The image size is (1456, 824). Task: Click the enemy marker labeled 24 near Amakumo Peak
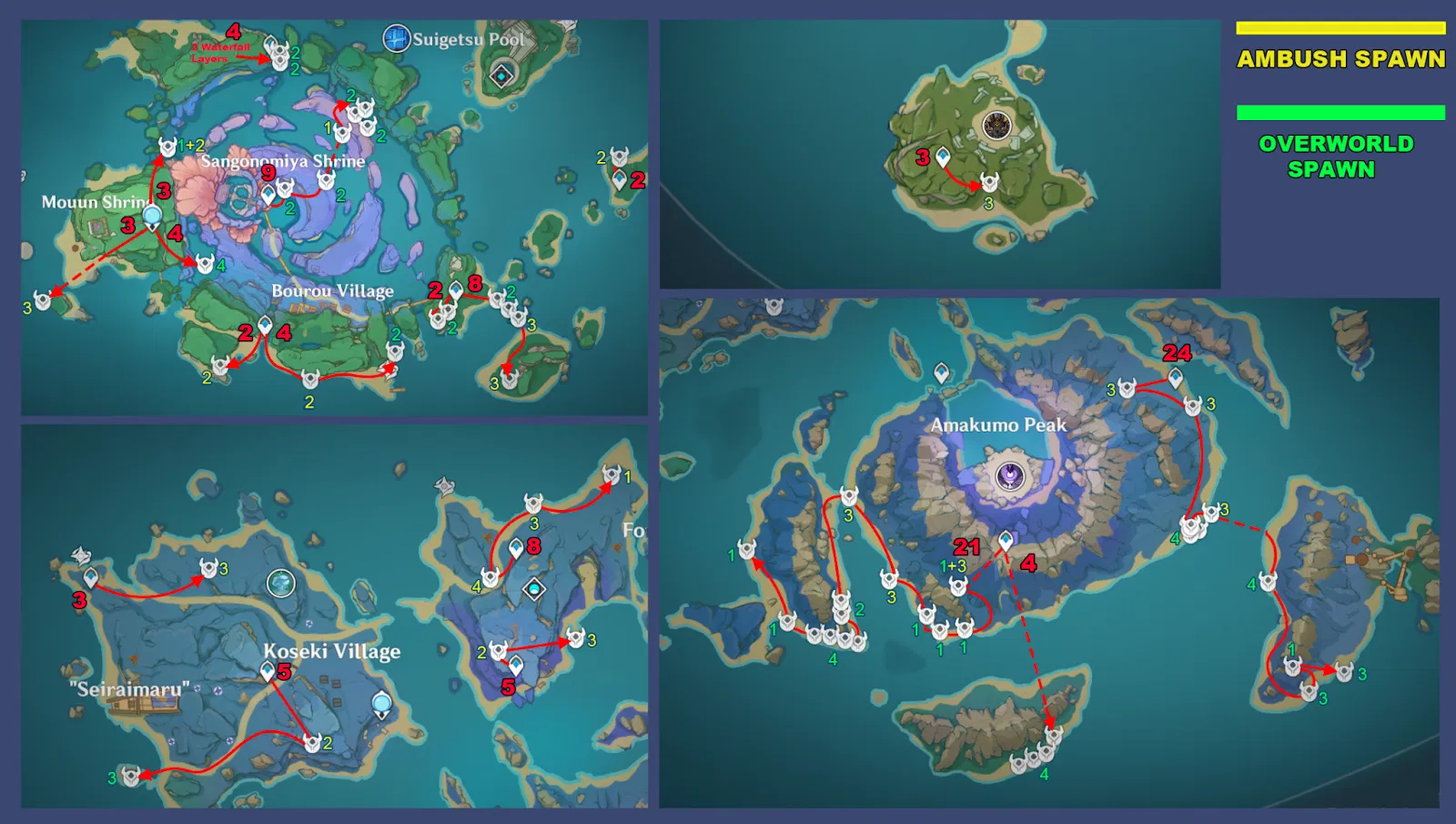(x=1176, y=353)
